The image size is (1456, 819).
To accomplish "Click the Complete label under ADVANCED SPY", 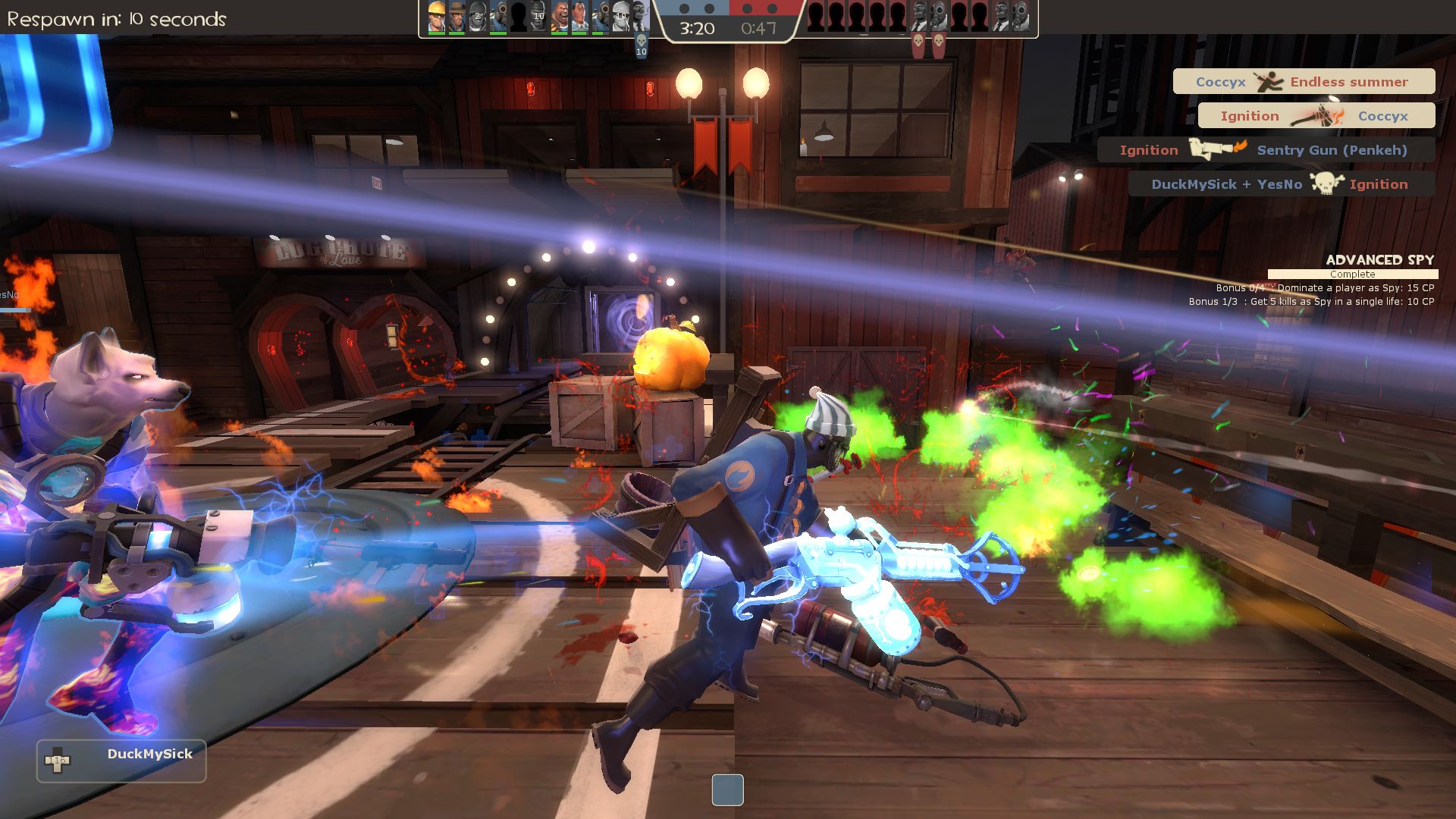I will click(1353, 274).
